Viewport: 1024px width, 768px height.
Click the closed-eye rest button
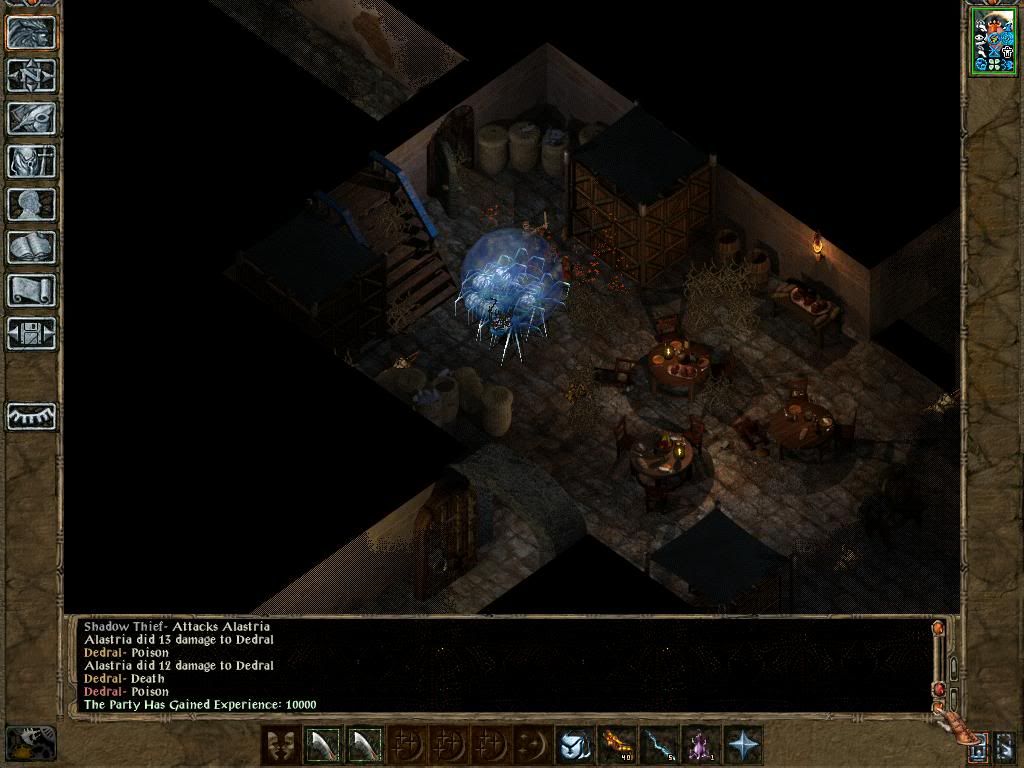click(31, 416)
